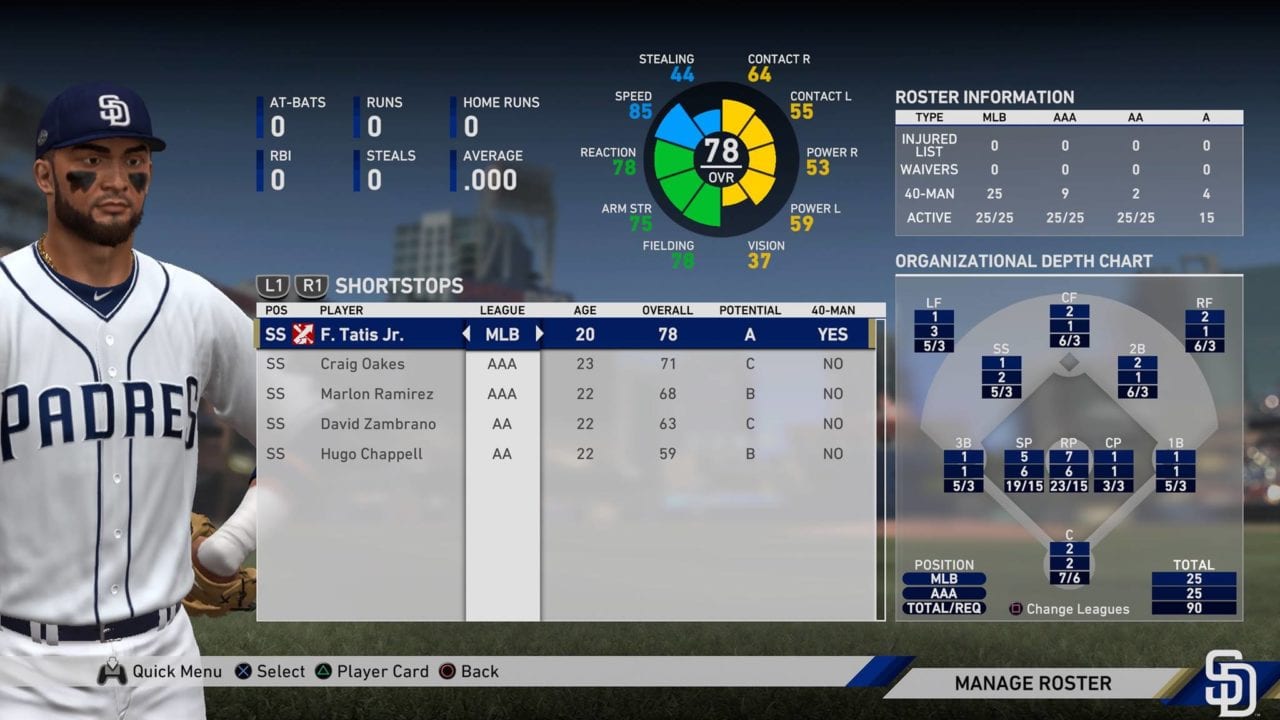Choose the 1B depth chart position
The image size is (1280, 720).
pyautogui.click(x=1175, y=471)
